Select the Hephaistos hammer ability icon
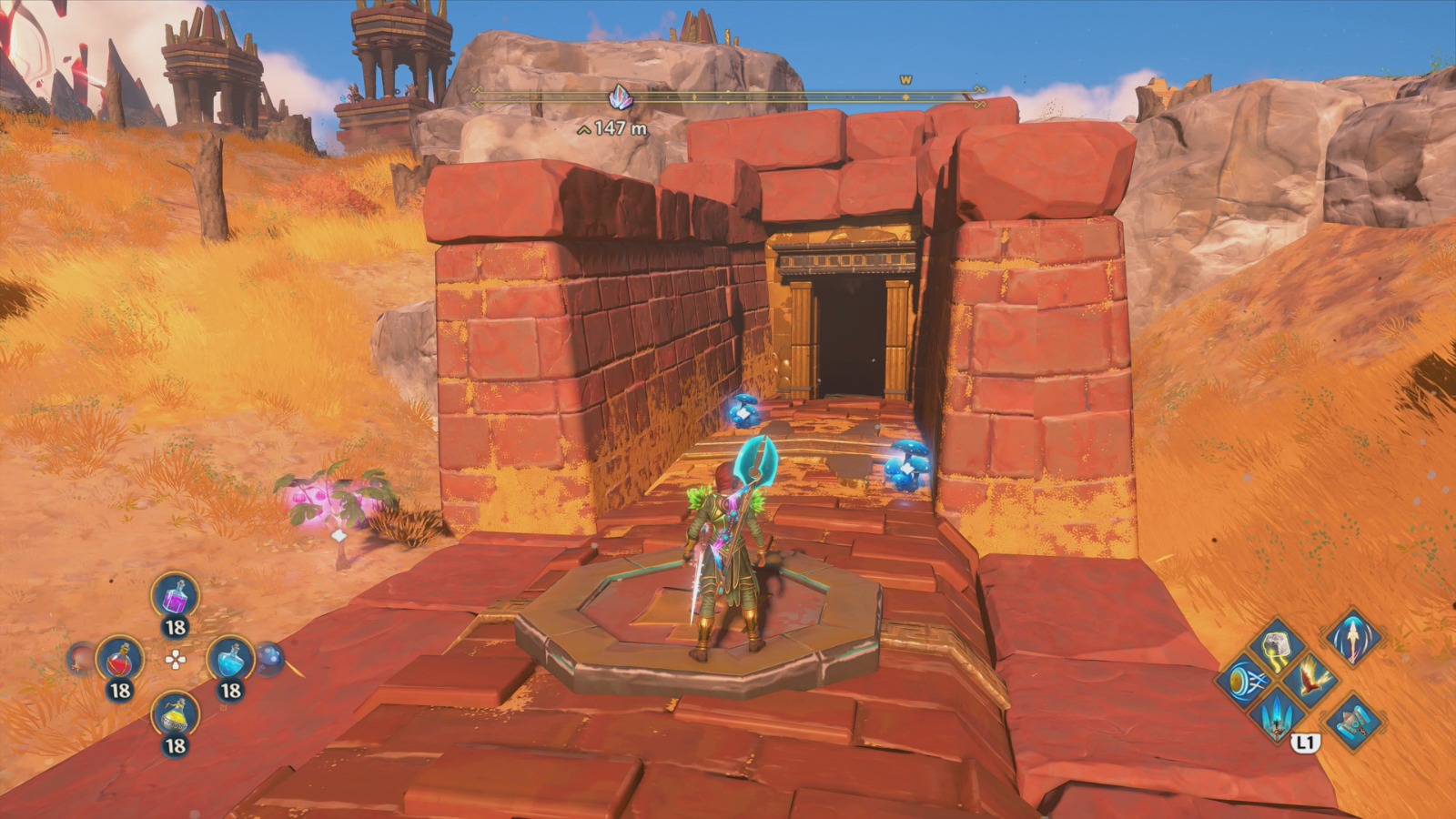 1354,723
